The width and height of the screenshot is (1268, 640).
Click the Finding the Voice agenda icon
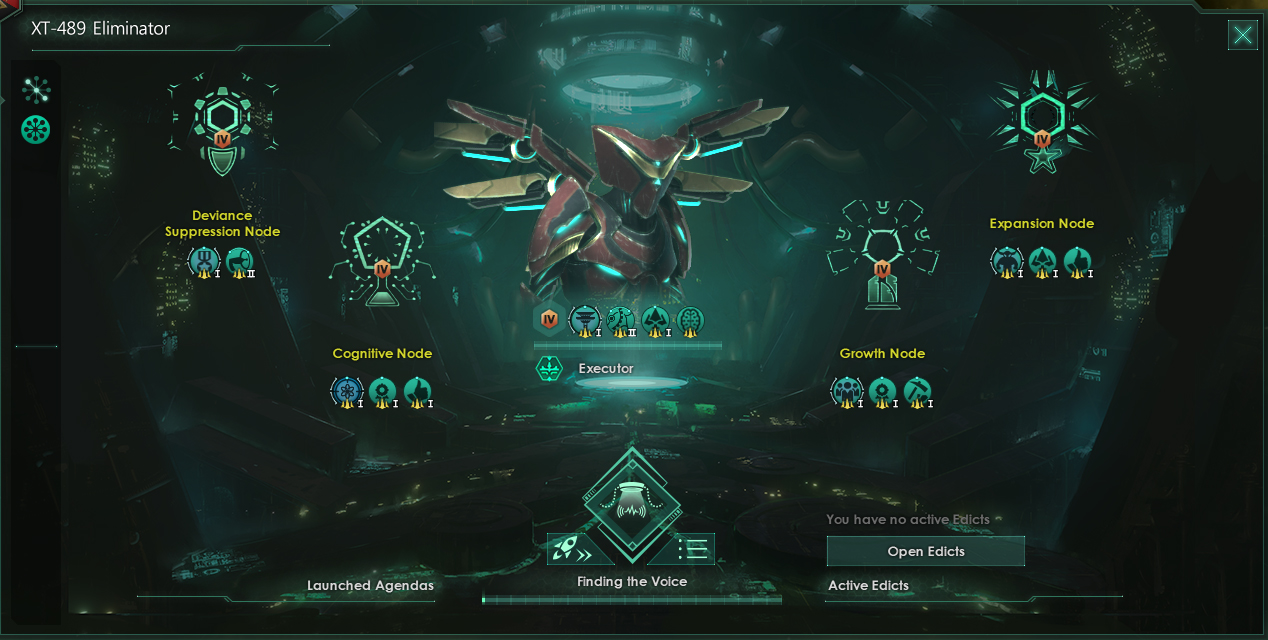[x=631, y=503]
